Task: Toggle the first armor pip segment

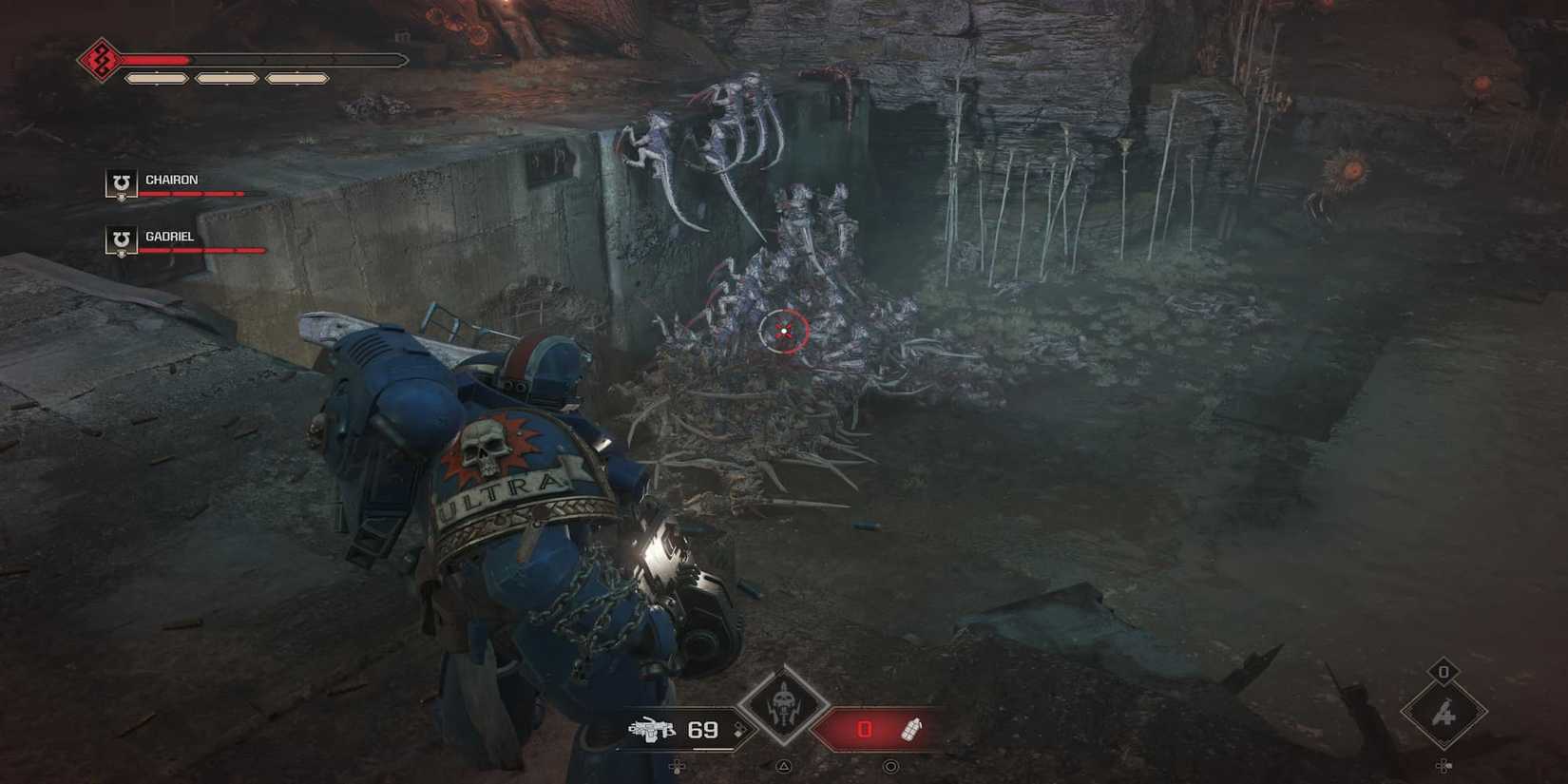Action: click(156, 76)
